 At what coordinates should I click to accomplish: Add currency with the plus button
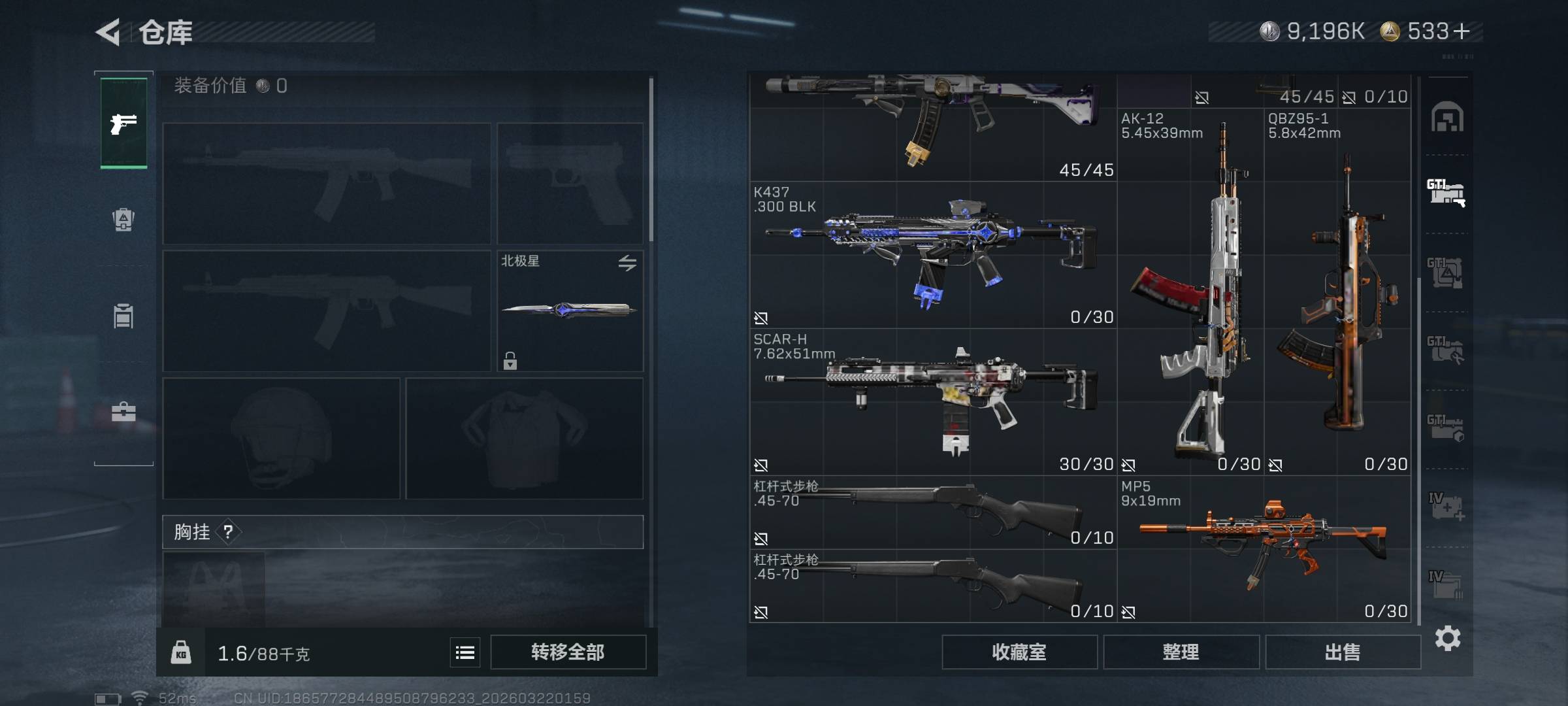[1462, 31]
